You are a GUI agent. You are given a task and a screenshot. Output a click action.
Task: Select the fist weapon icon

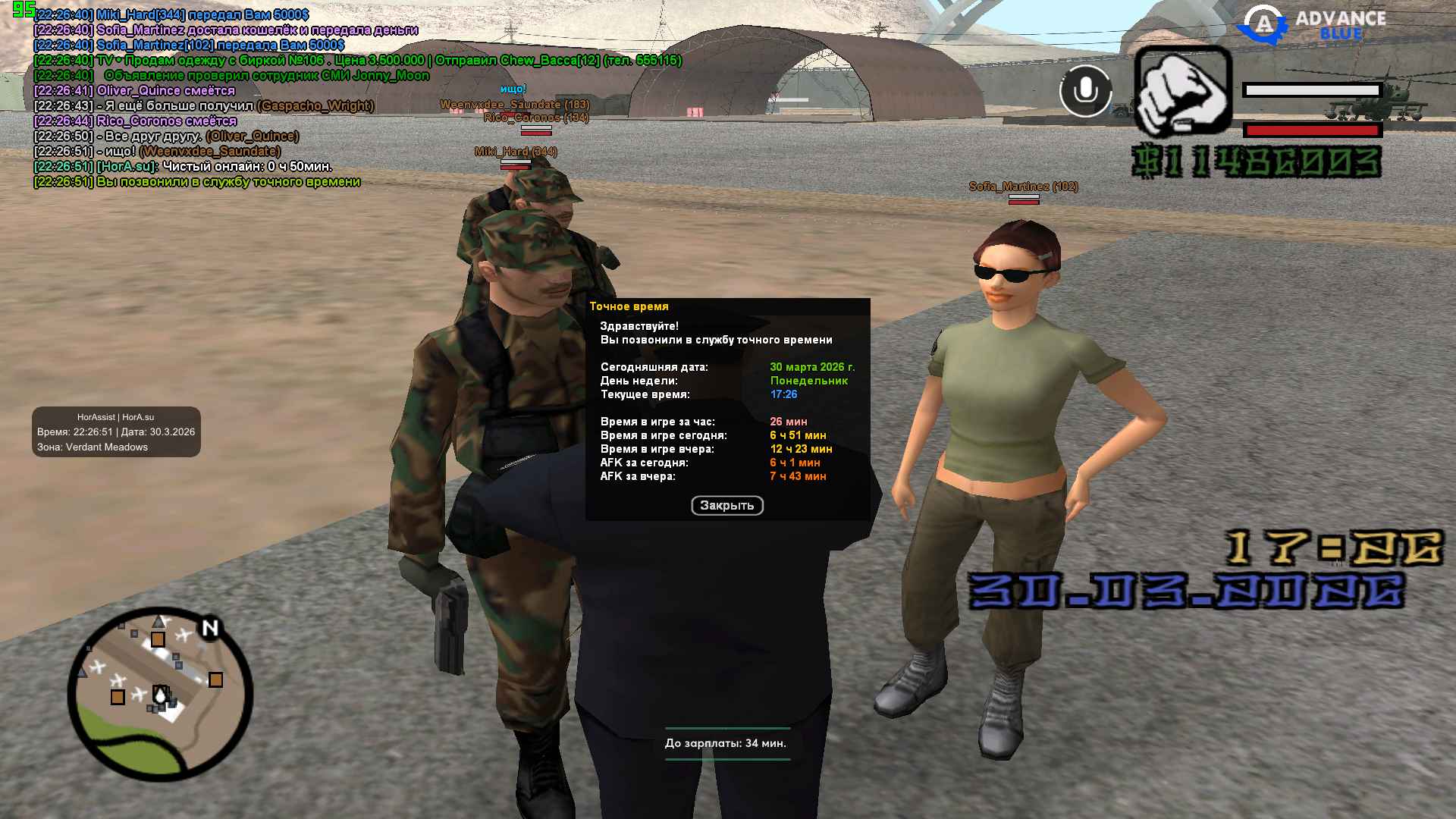tap(1182, 93)
